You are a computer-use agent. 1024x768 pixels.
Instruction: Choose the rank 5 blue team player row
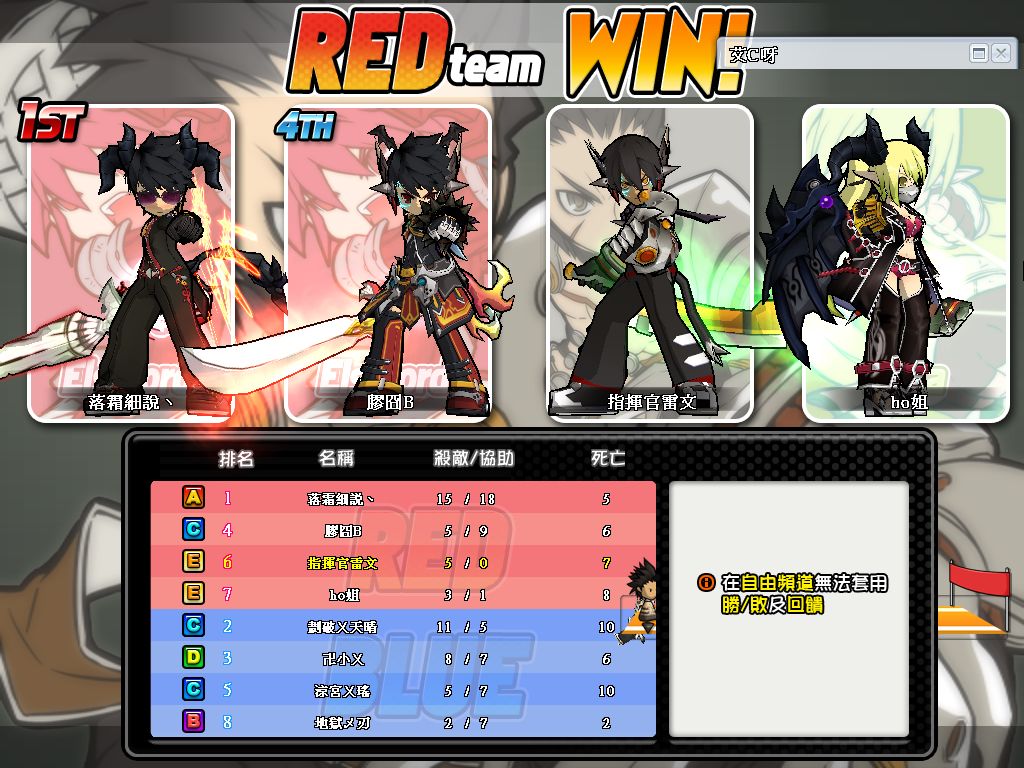[x=403, y=690]
